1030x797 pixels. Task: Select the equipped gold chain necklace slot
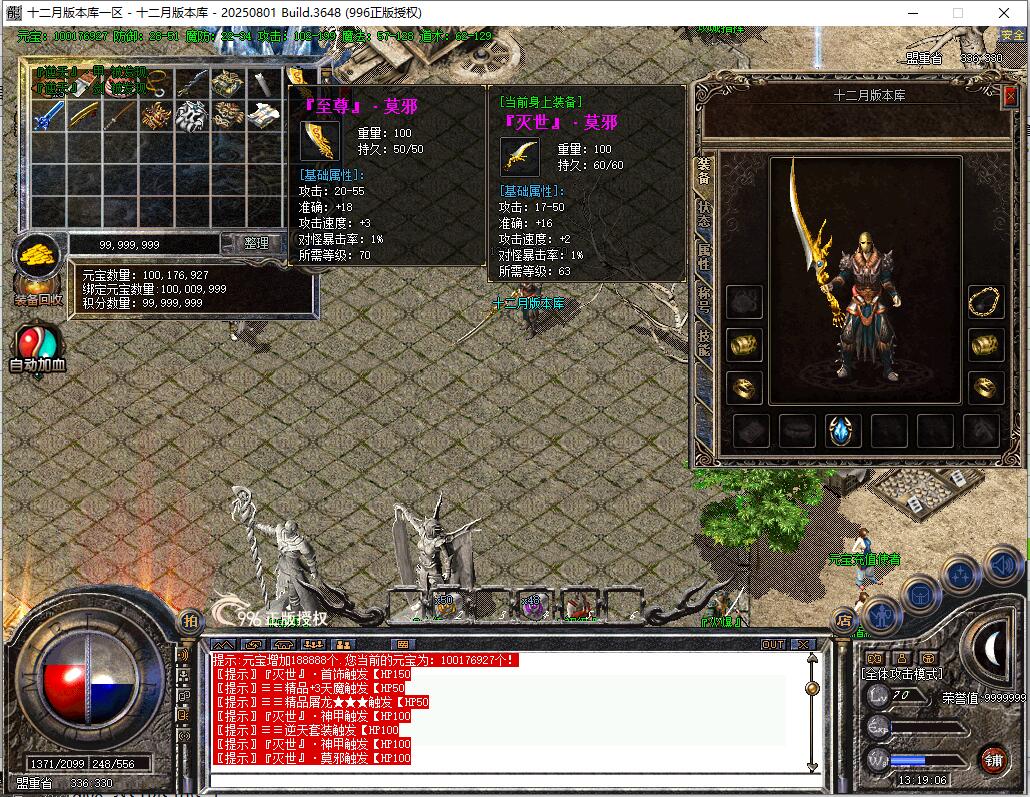click(985, 302)
